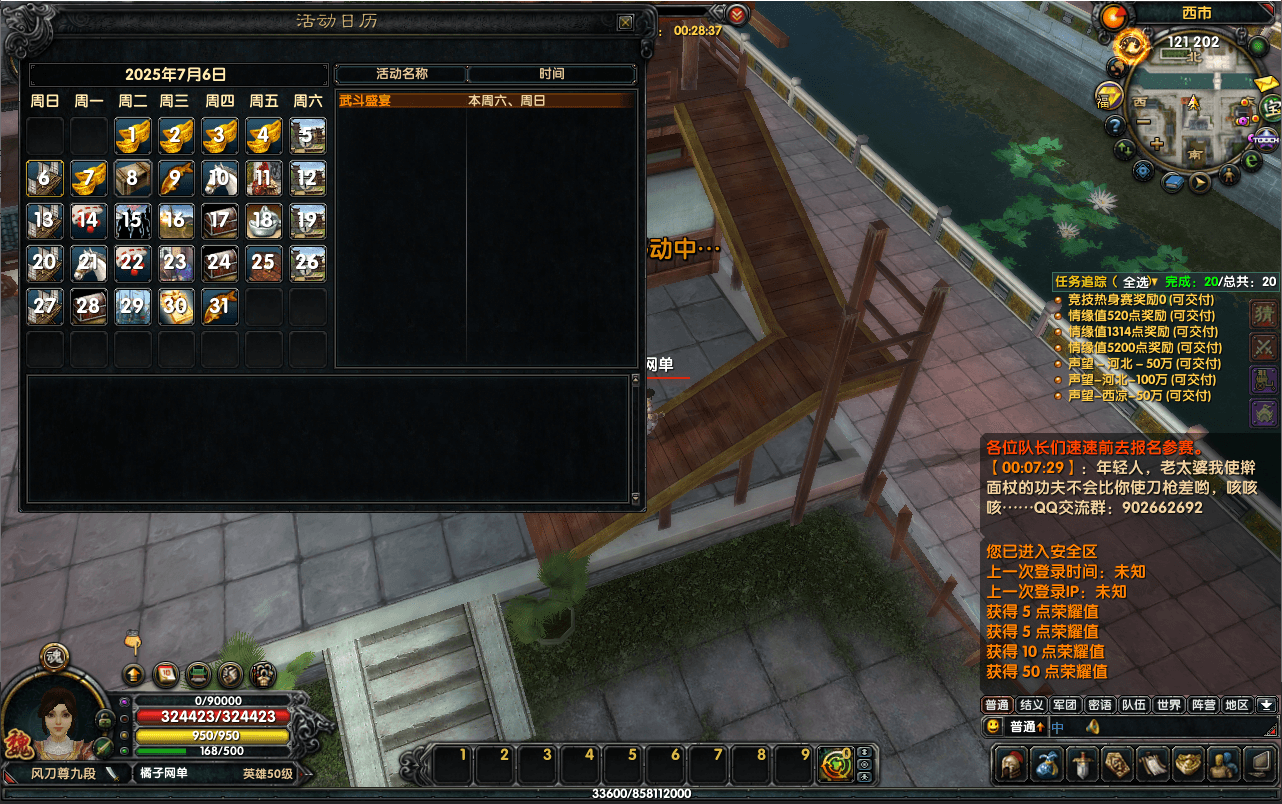1282x804 pixels.
Task: Open the 队伍 team chat tab
Action: [x=1133, y=705]
